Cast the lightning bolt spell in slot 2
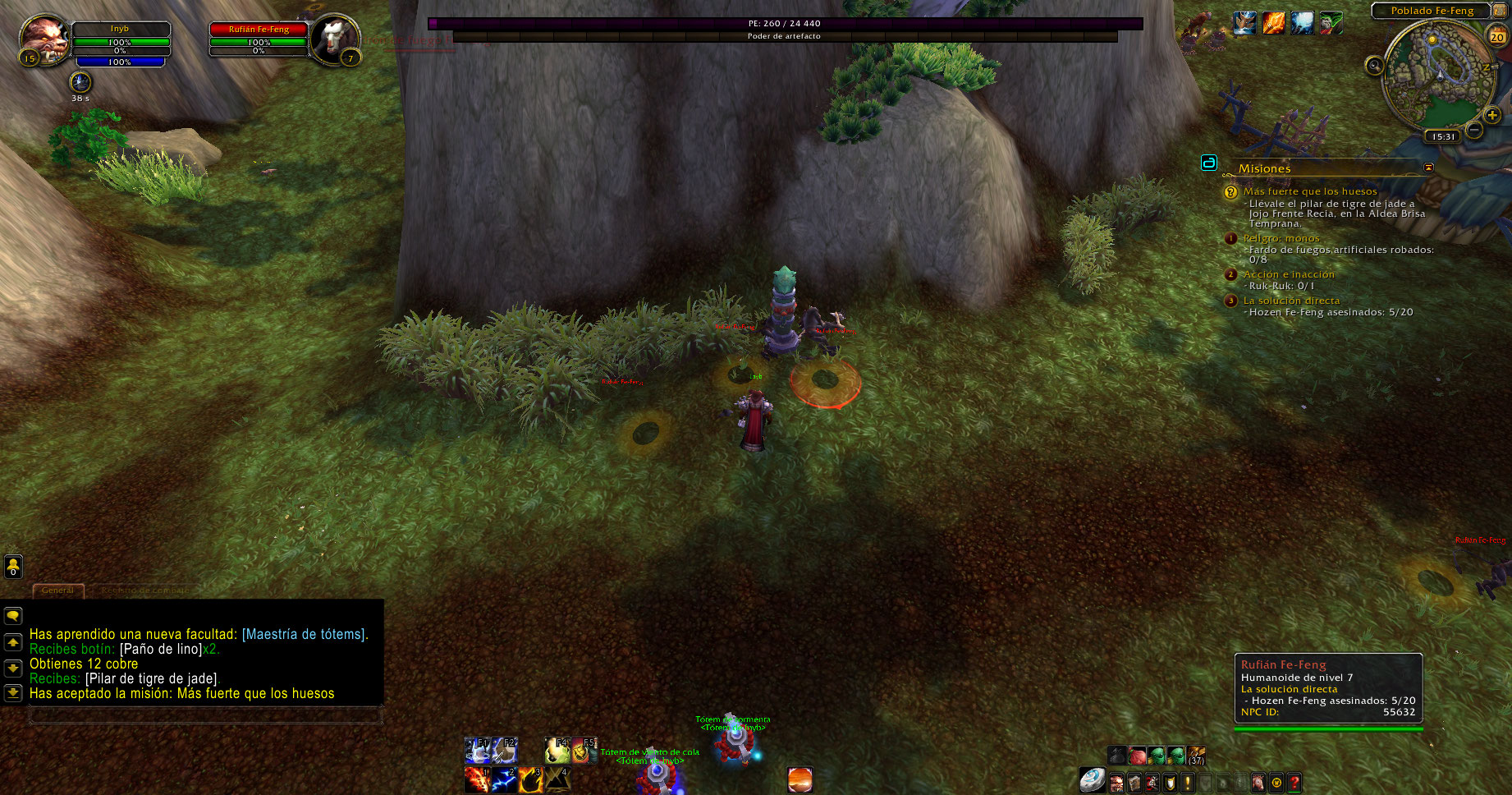This screenshot has height=795, width=1512. 504,779
